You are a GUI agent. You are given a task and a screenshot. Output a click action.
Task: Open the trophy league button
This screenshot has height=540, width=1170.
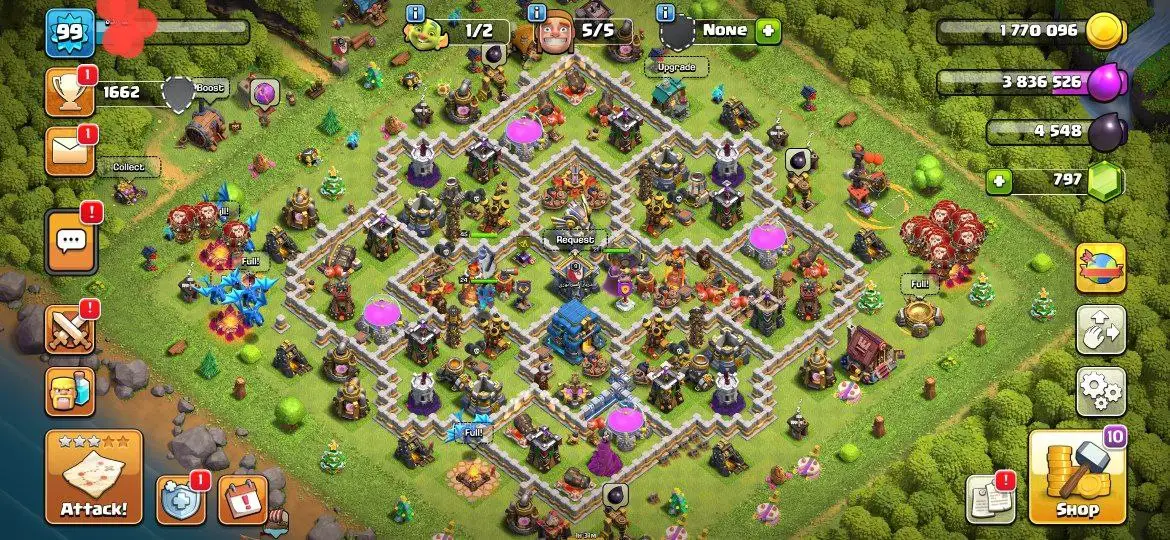coord(69,92)
